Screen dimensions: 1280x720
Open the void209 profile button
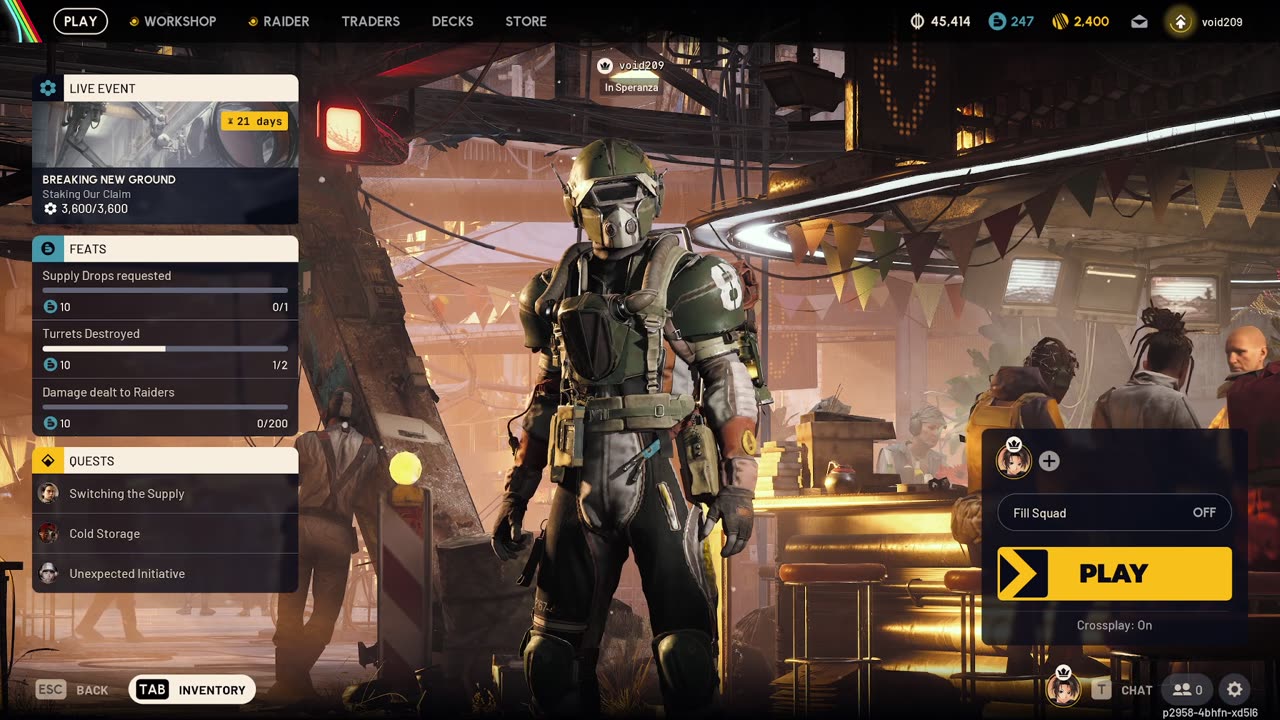(1208, 21)
